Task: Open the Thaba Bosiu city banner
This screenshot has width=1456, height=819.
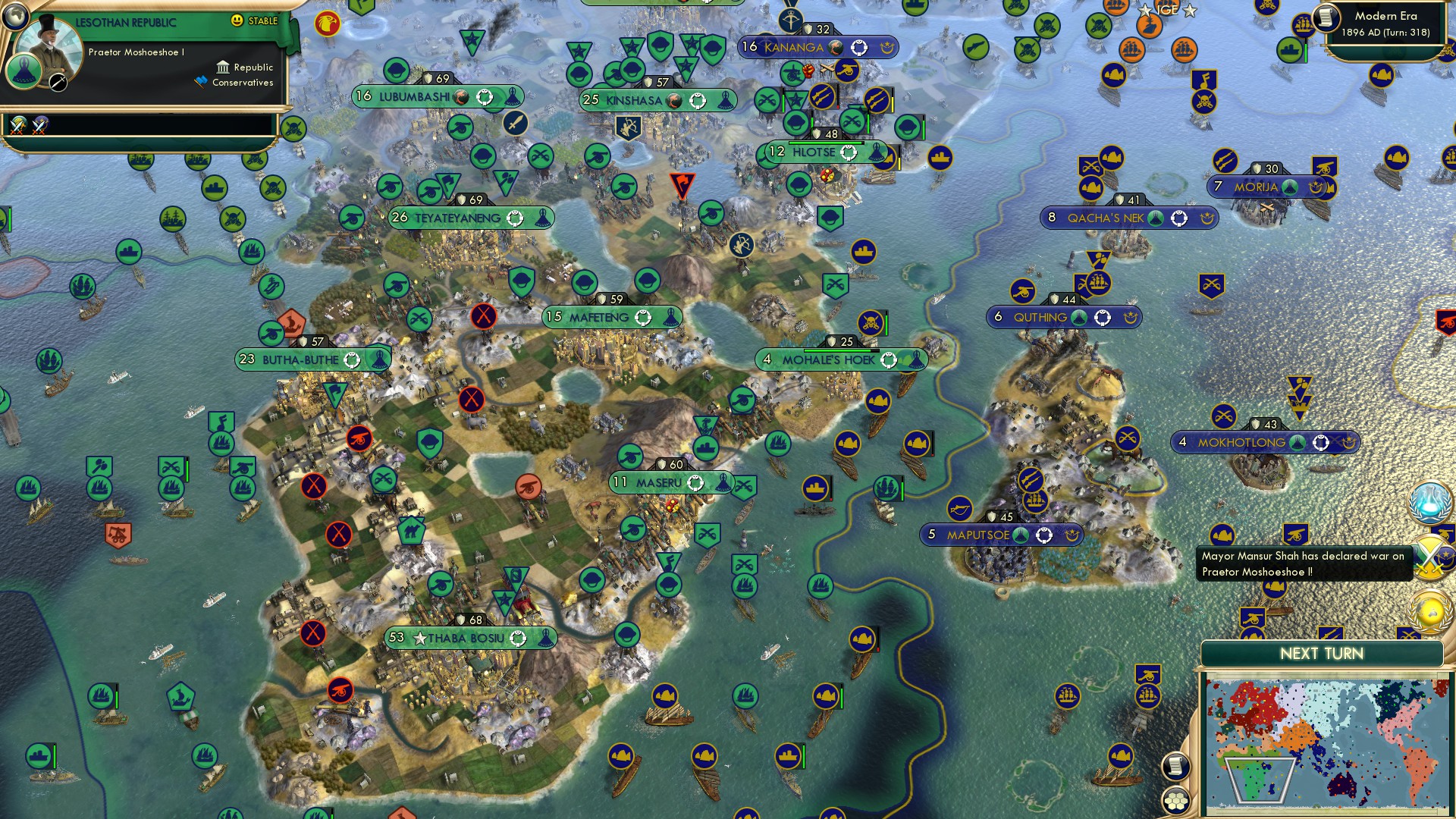Action: [x=466, y=639]
